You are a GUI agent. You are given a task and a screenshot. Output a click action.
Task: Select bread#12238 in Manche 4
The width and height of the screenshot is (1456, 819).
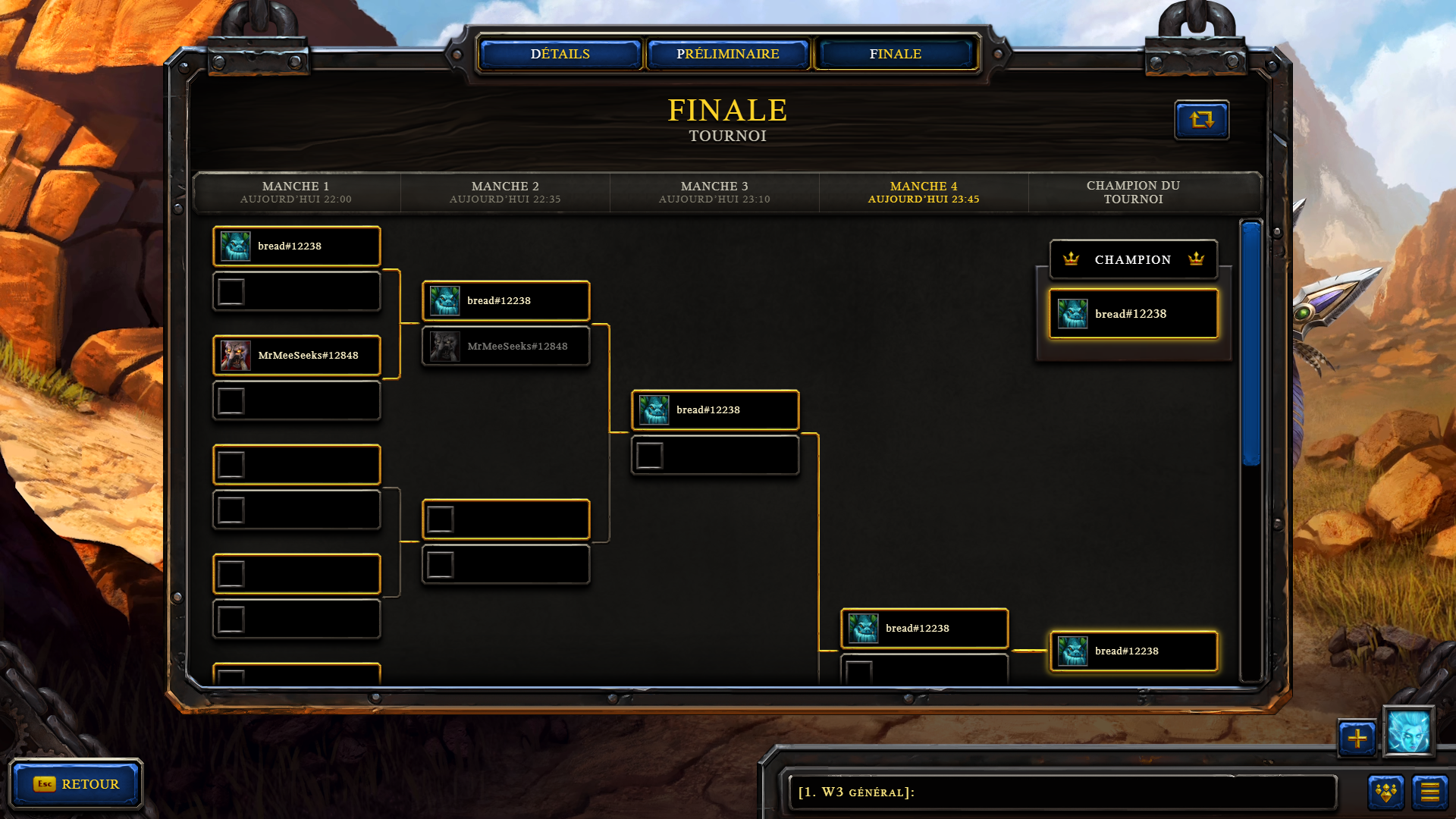pos(924,628)
